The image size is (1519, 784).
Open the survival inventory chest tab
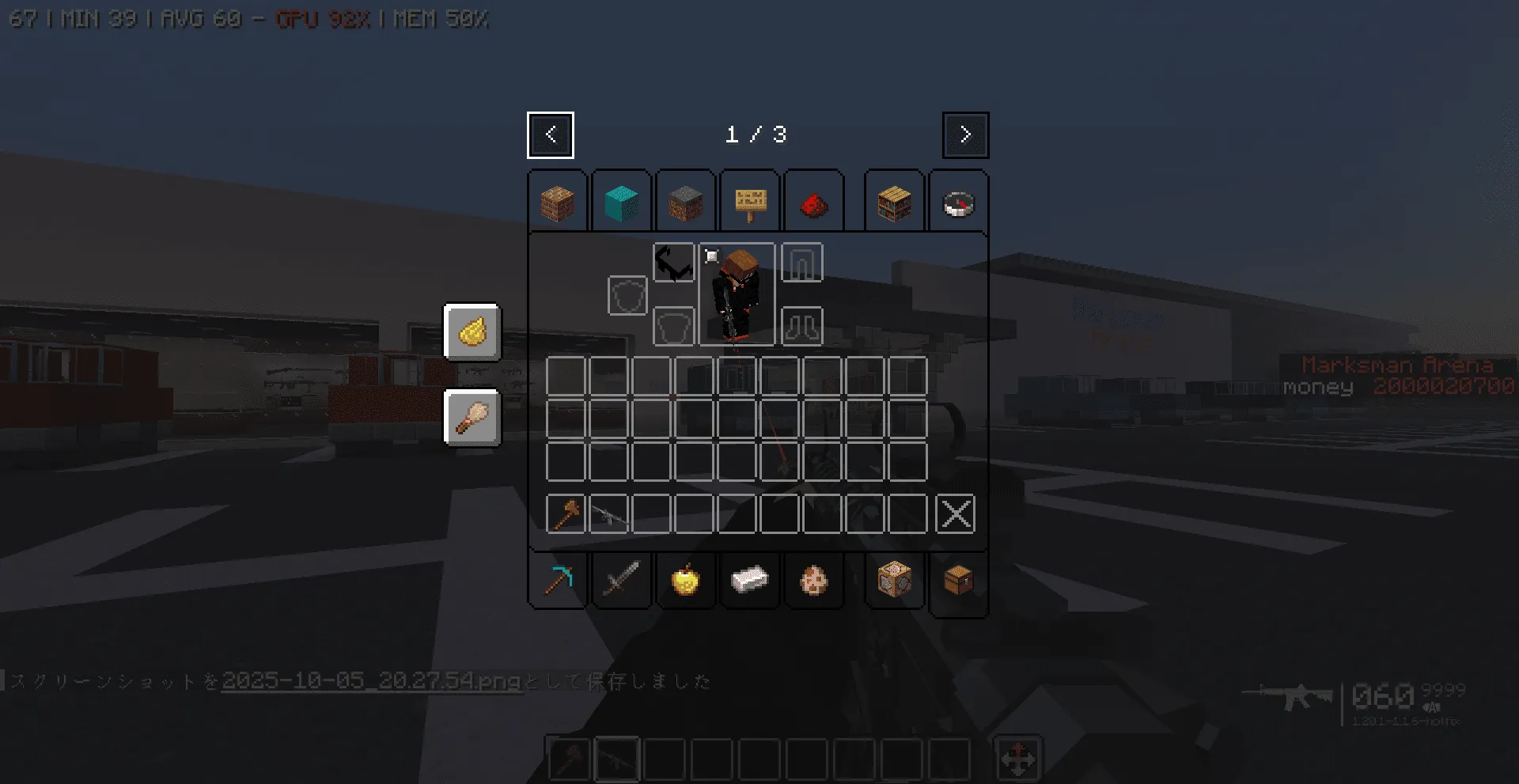click(958, 581)
